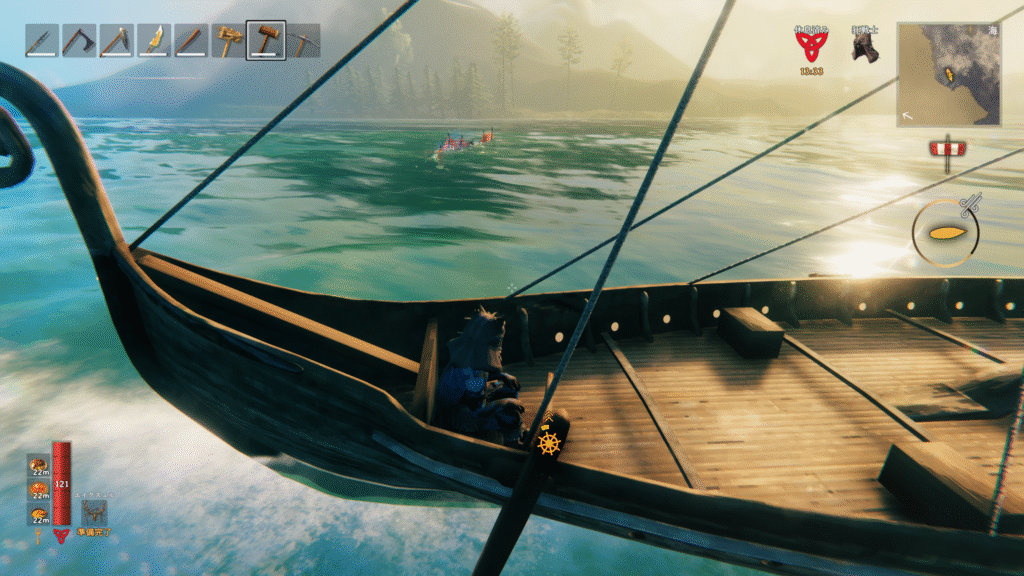Choose the stone-tipped tool hotbar slot
This screenshot has width=1024, height=576.
coord(116,41)
